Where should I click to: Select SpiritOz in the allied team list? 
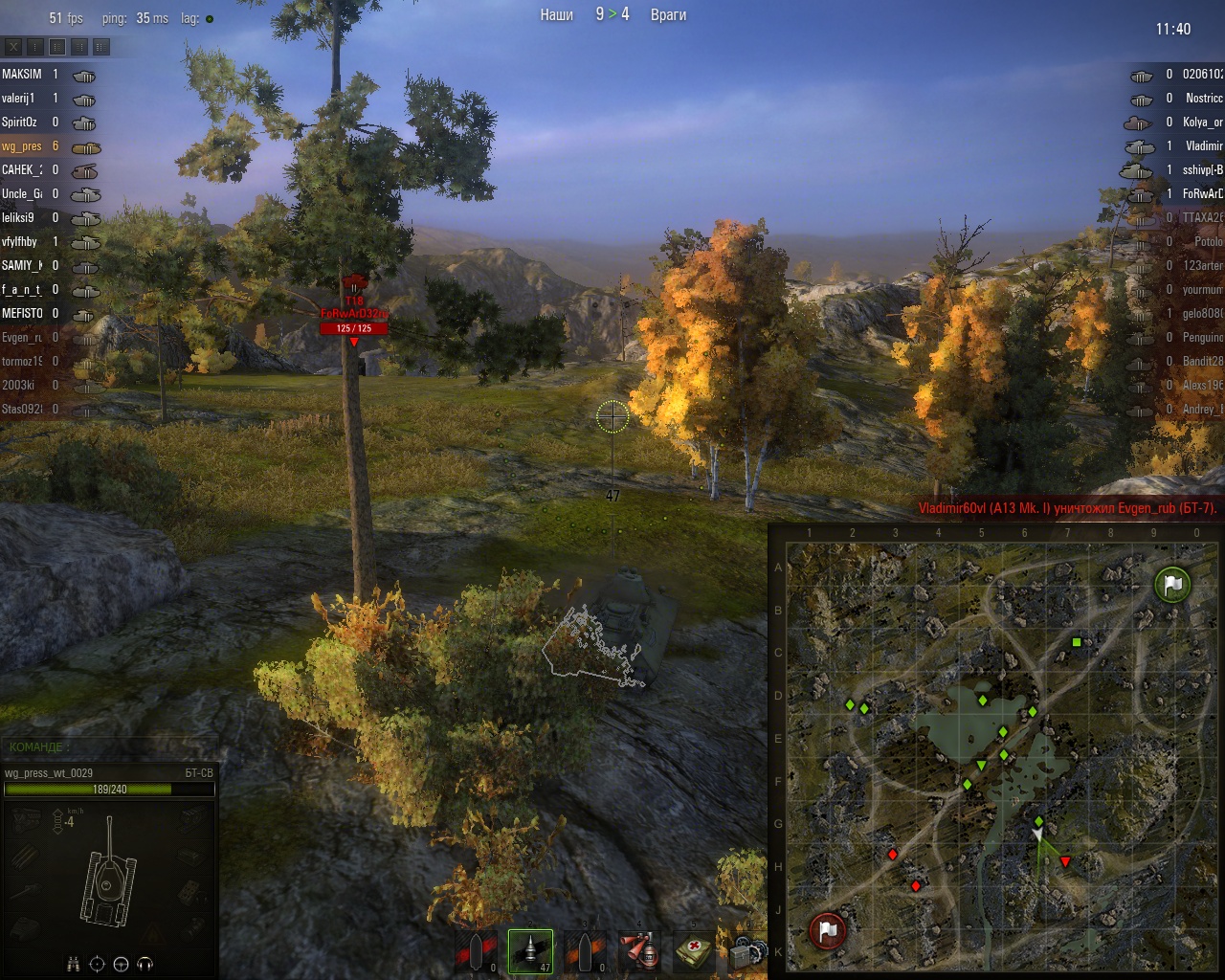pyautogui.click(x=19, y=122)
